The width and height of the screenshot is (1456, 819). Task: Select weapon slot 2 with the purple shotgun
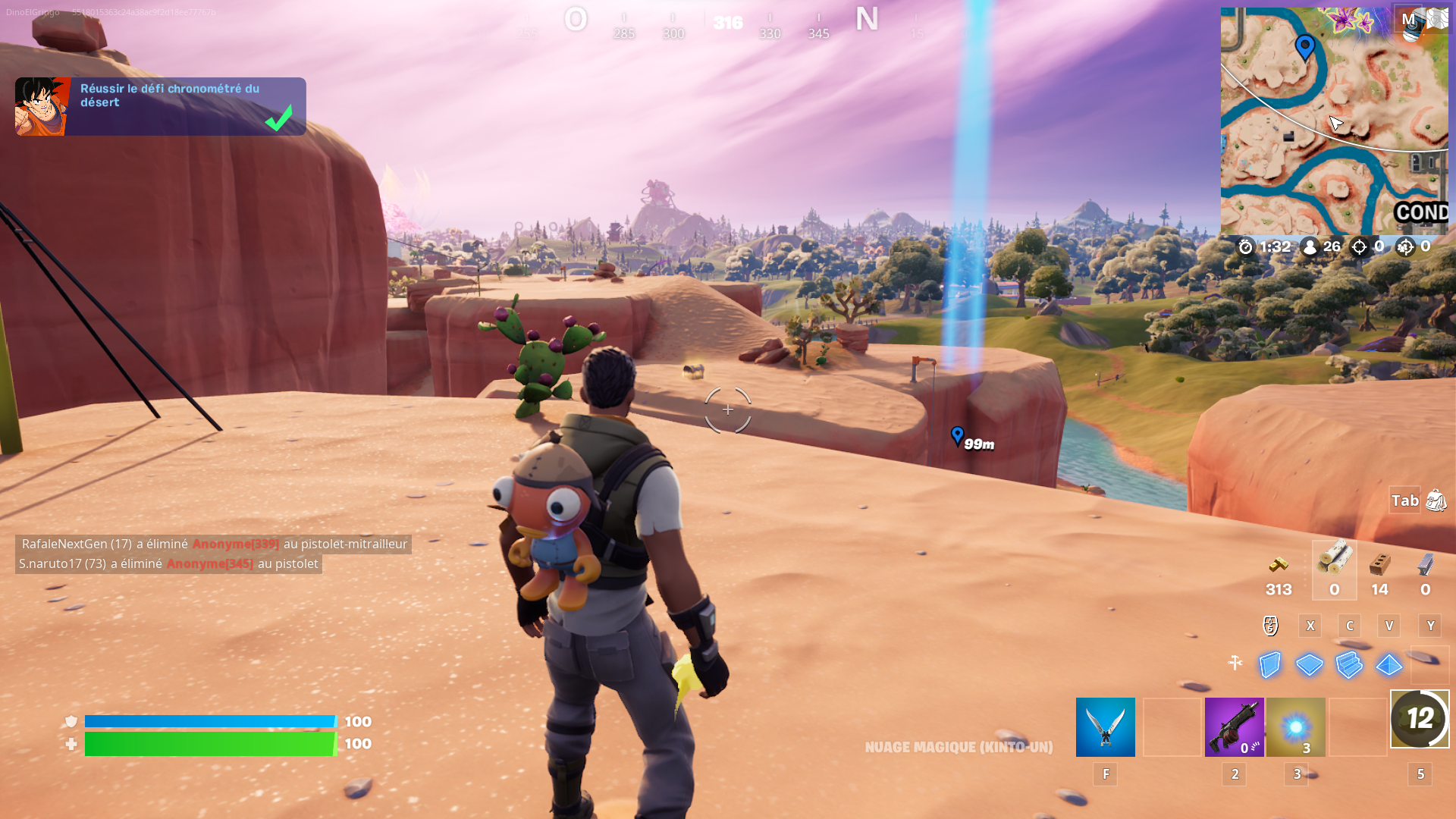tap(1234, 726)
